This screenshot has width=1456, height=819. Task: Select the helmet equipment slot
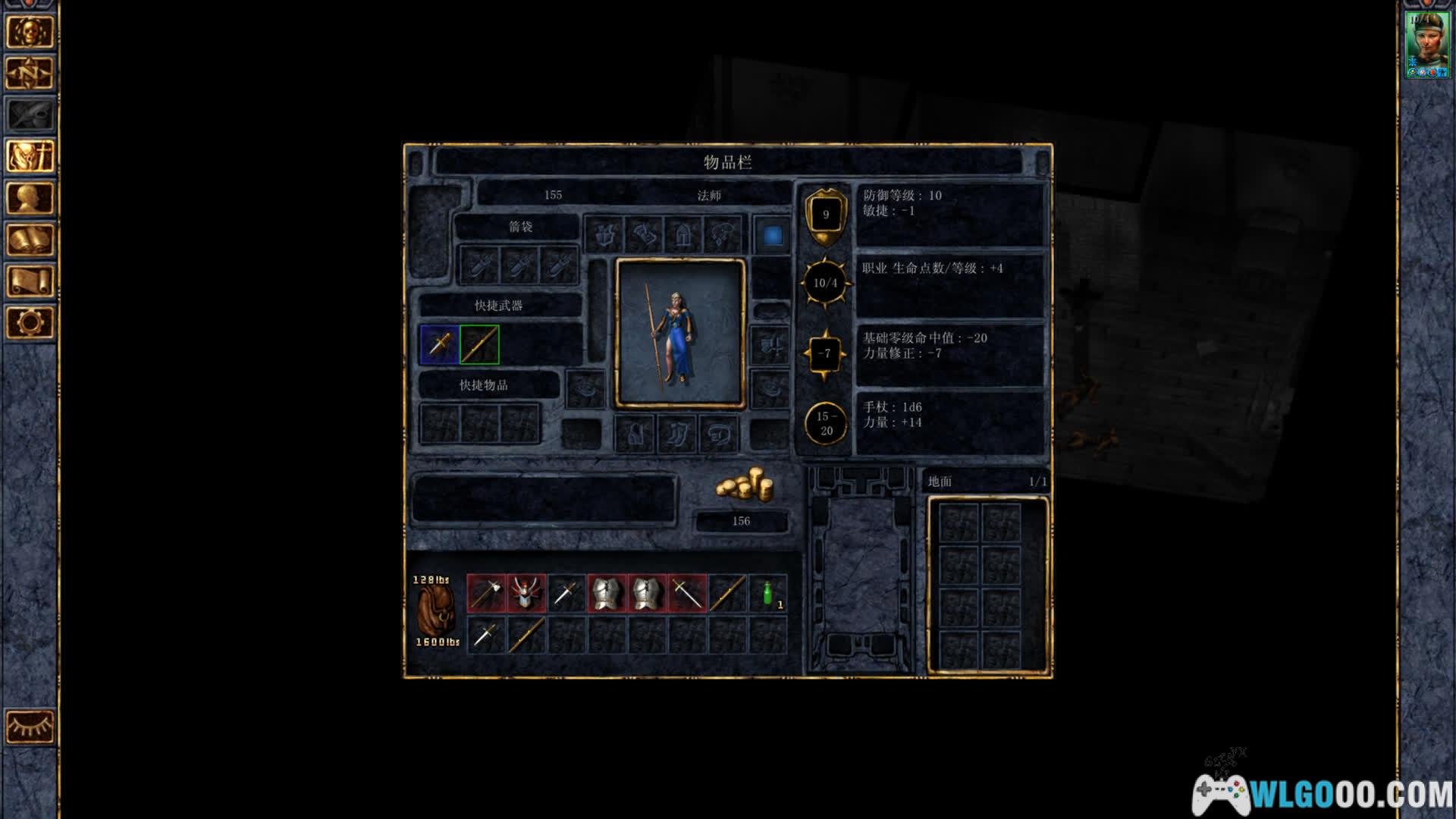point(683,235)
